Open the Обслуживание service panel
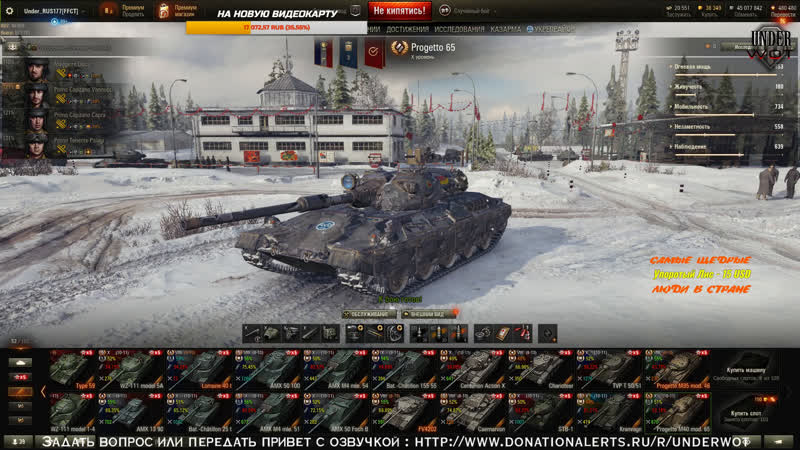 tap(369, 313)
